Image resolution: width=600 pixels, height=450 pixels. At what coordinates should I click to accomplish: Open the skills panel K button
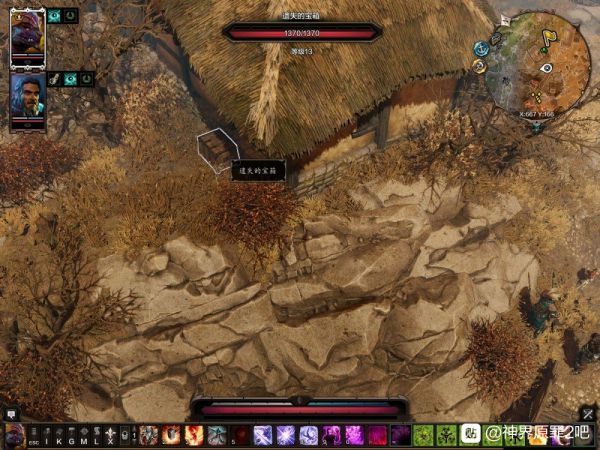coord(58,436)
